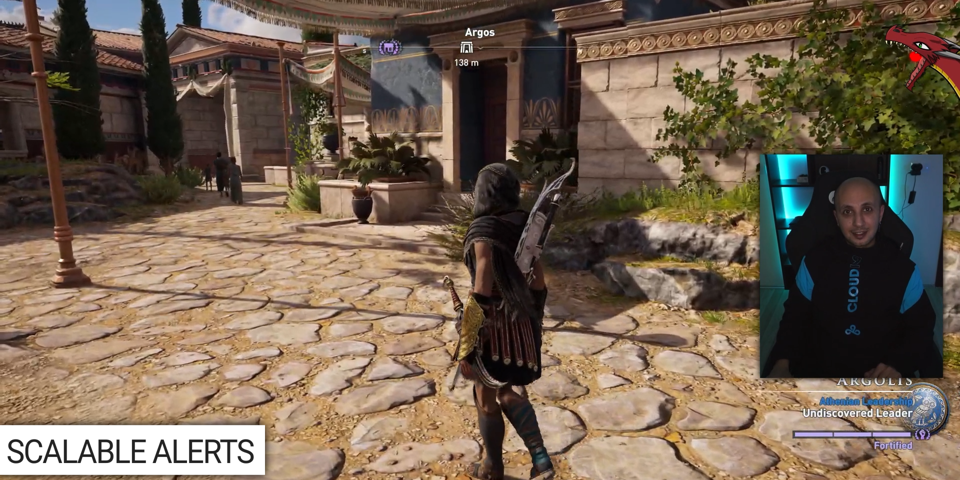Click the Athenian owl leadership emblem
This screenshot has height=480, width=960.
click(x=927, y=406)
